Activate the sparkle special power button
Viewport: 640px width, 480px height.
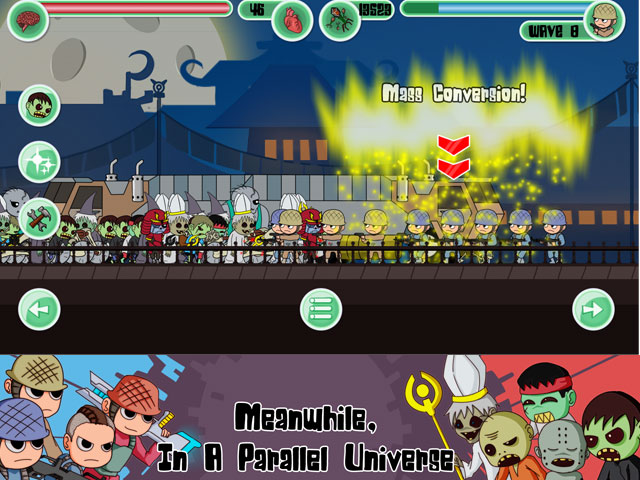[39, 161]
